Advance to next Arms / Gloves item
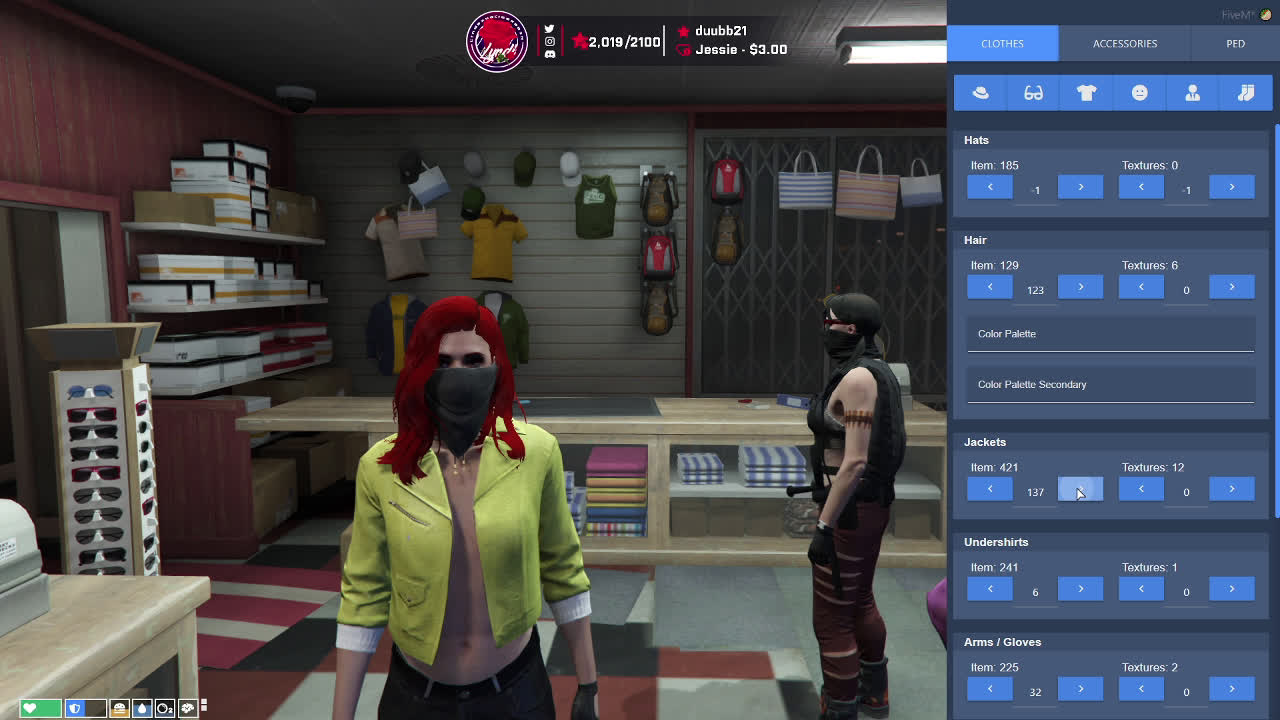Viewport: 1280px width, 720px height. click(x=1080, y=689)
